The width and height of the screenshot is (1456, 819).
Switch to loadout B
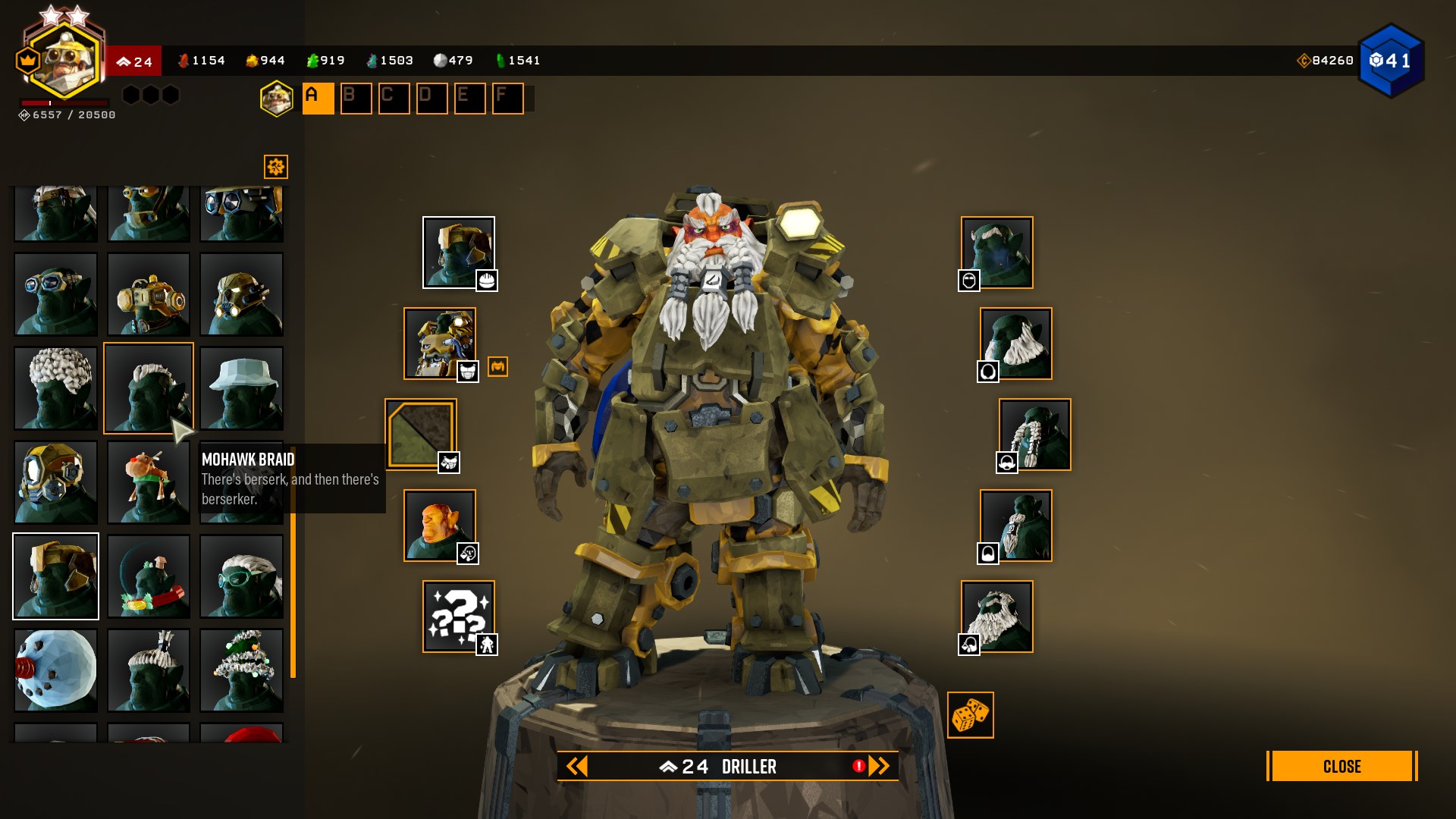(356, 99)
